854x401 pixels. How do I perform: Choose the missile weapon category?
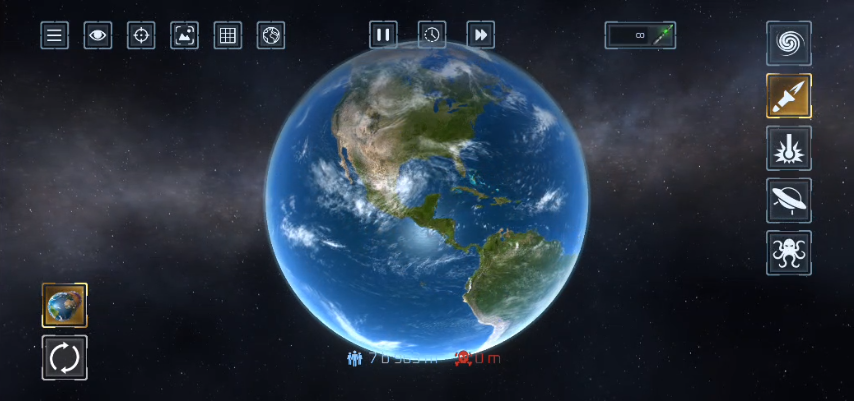coord(789,96)
